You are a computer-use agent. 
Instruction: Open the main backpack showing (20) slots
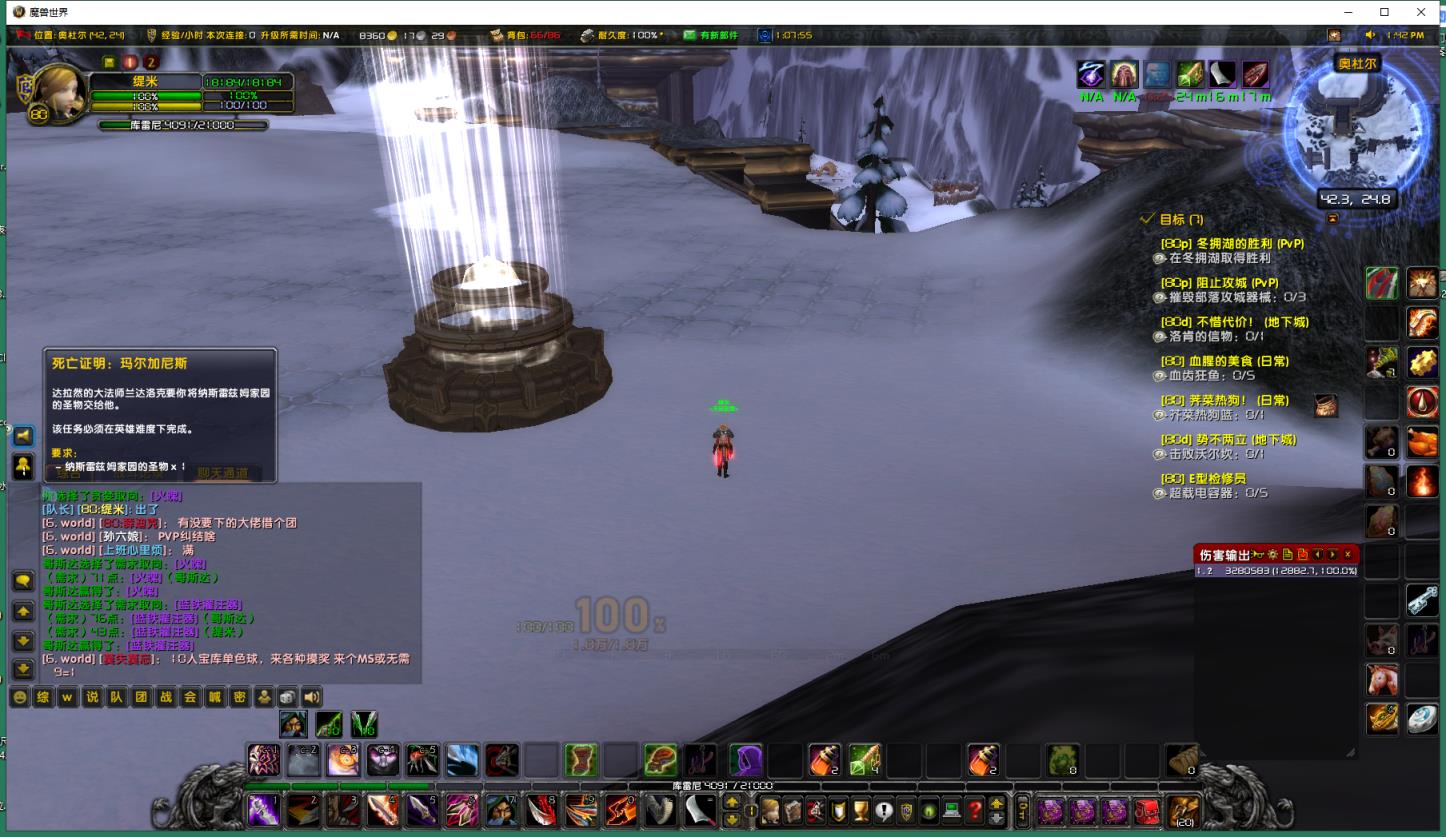click(x=1182, y=810)
